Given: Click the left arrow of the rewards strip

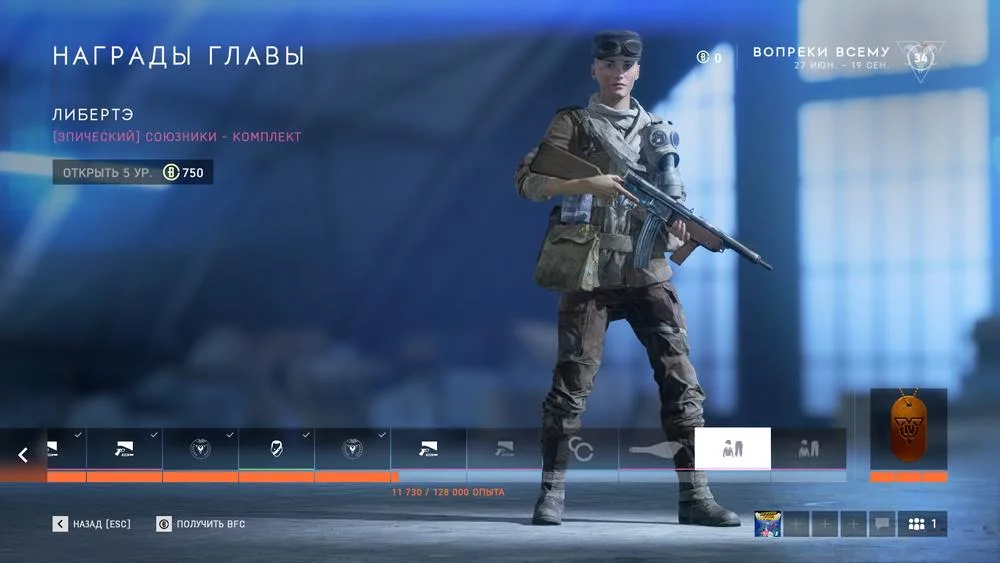Looking at the screenshot, I should point(23,455).
